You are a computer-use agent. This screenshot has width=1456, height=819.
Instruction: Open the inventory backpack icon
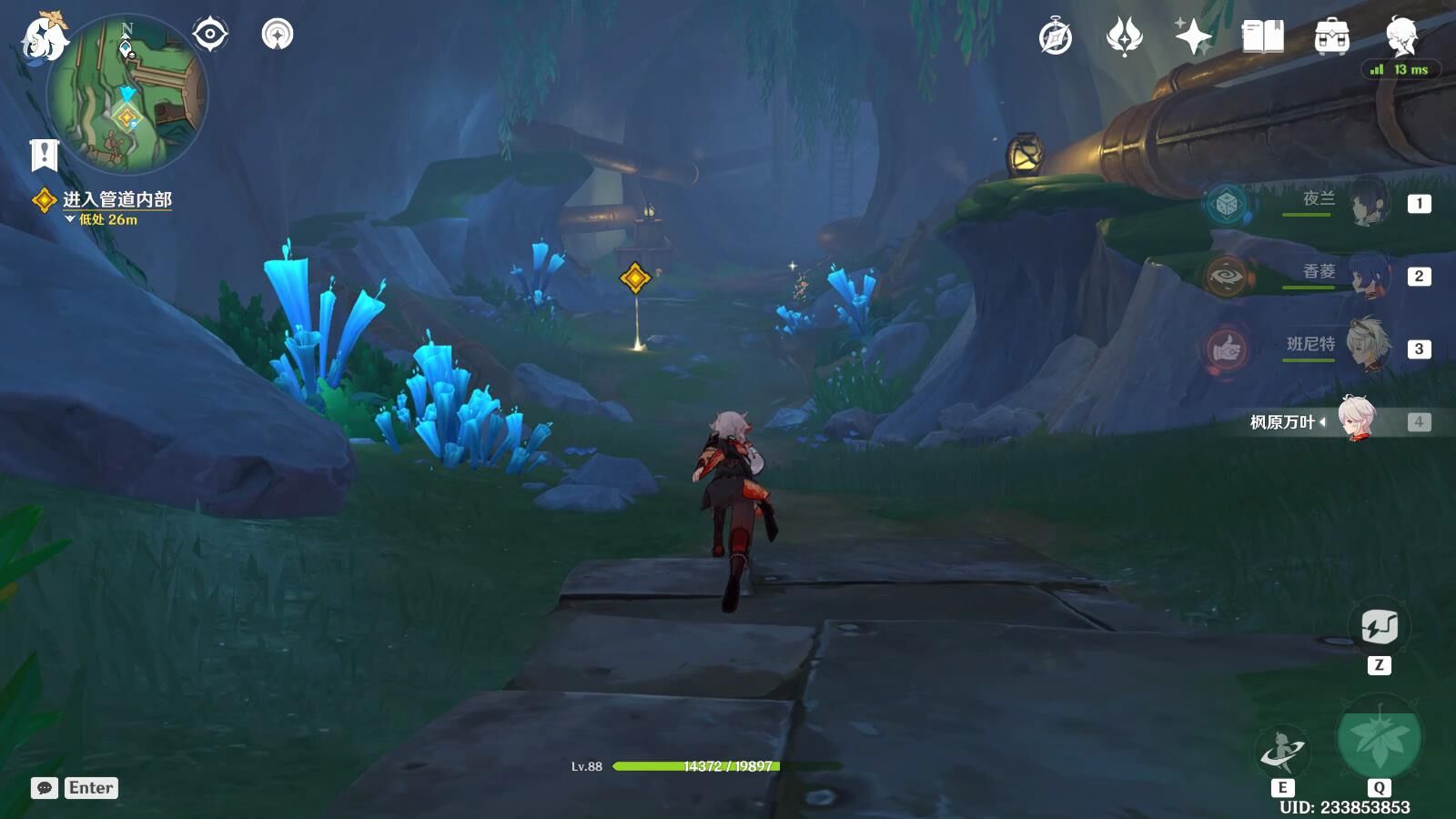coord(1331,37)
